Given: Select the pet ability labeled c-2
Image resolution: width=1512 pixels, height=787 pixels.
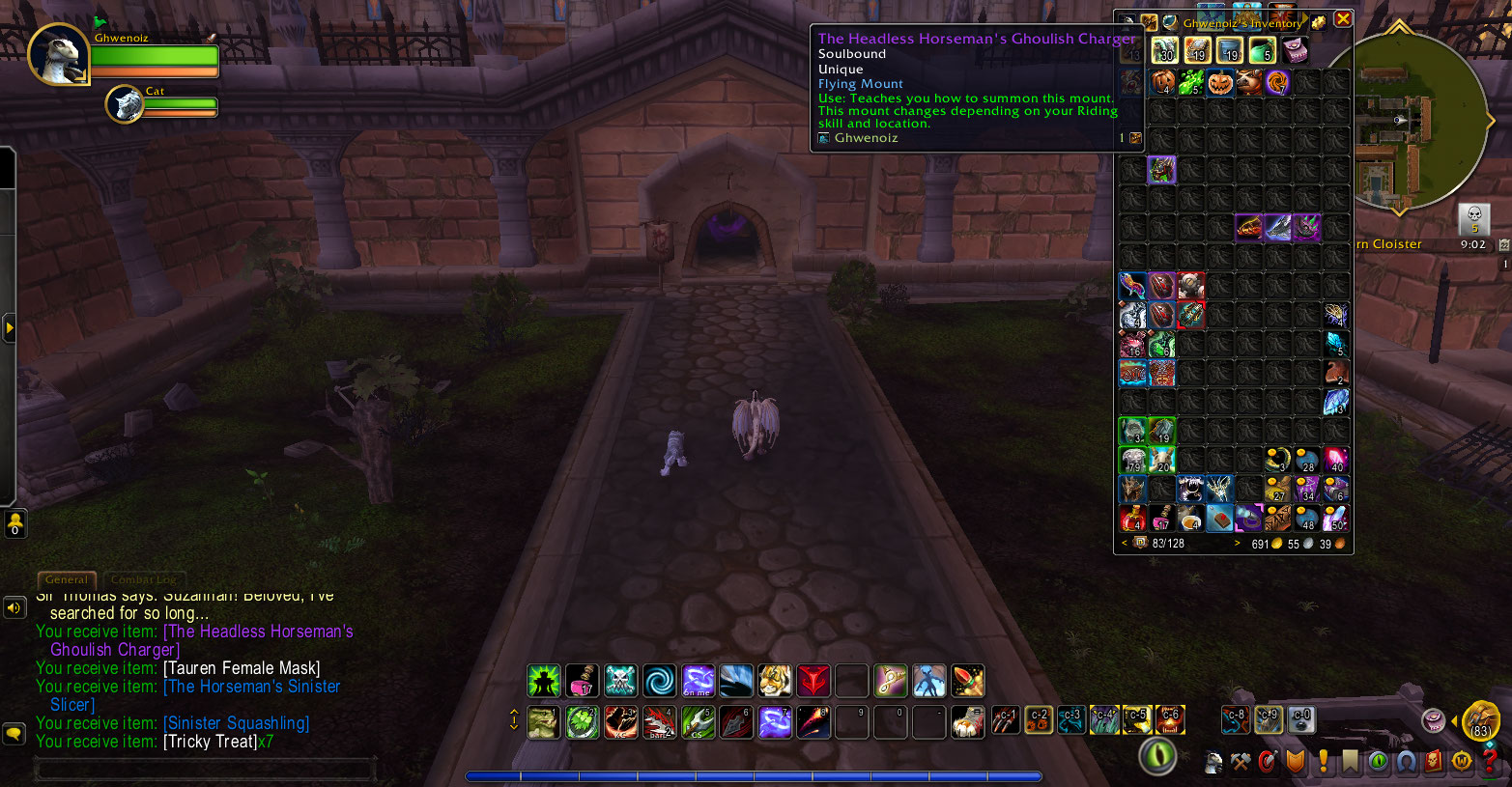Looking at the screenshot, I should click(x=1039, y=719).
